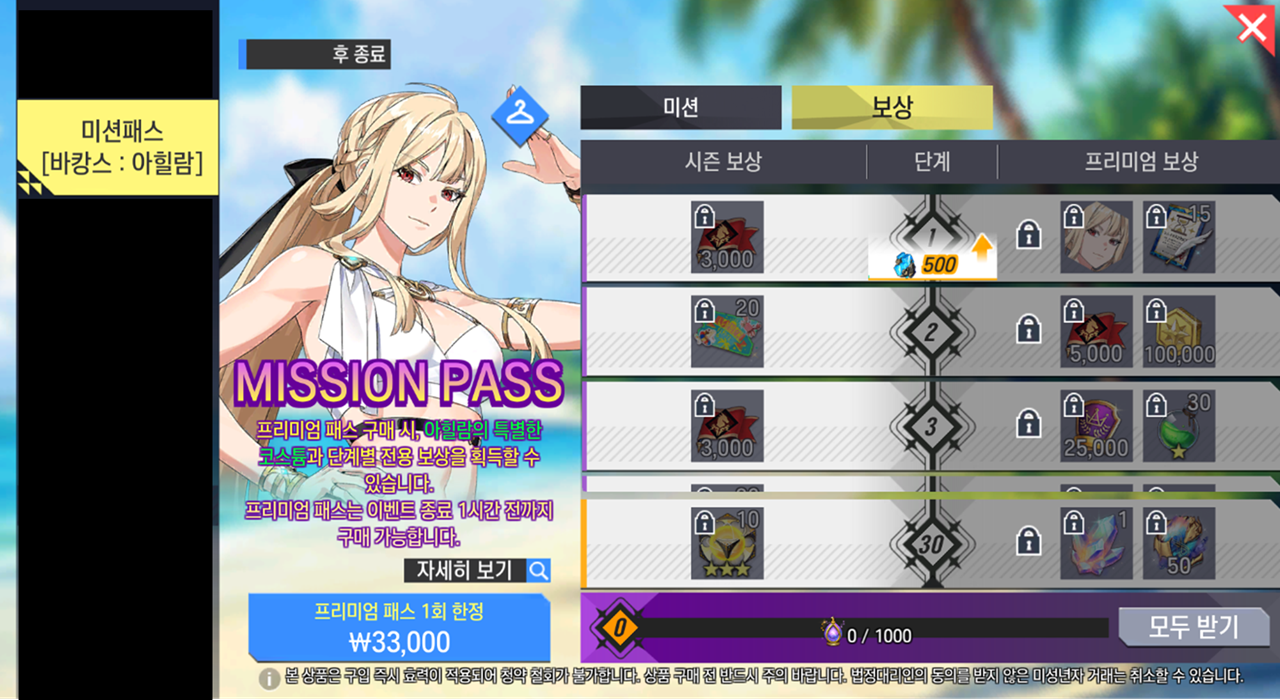Open 자세히 보기 details
The image size is (1280, 700).
pos(477,571)
